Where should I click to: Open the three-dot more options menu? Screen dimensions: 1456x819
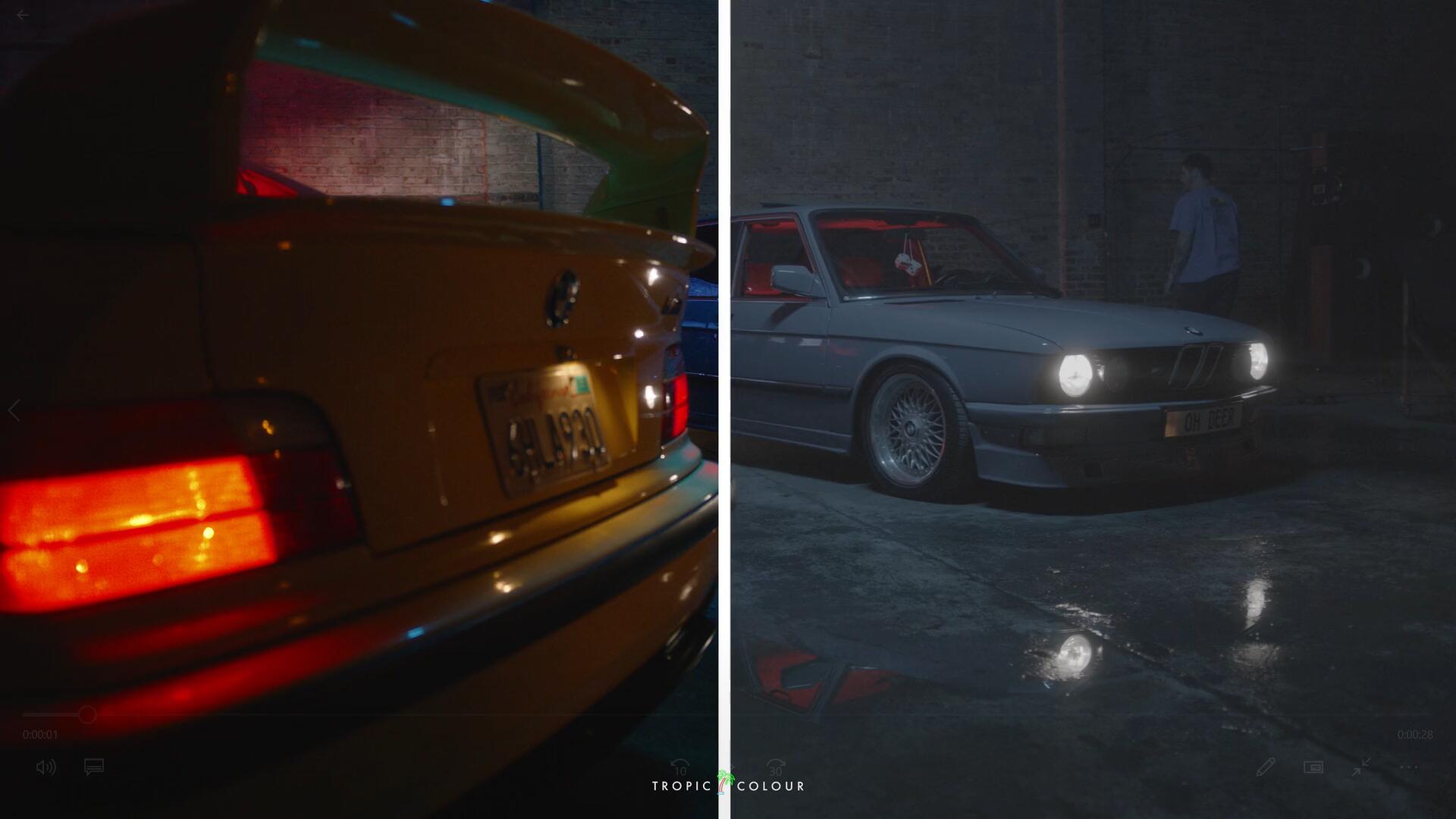(1408, 767)
